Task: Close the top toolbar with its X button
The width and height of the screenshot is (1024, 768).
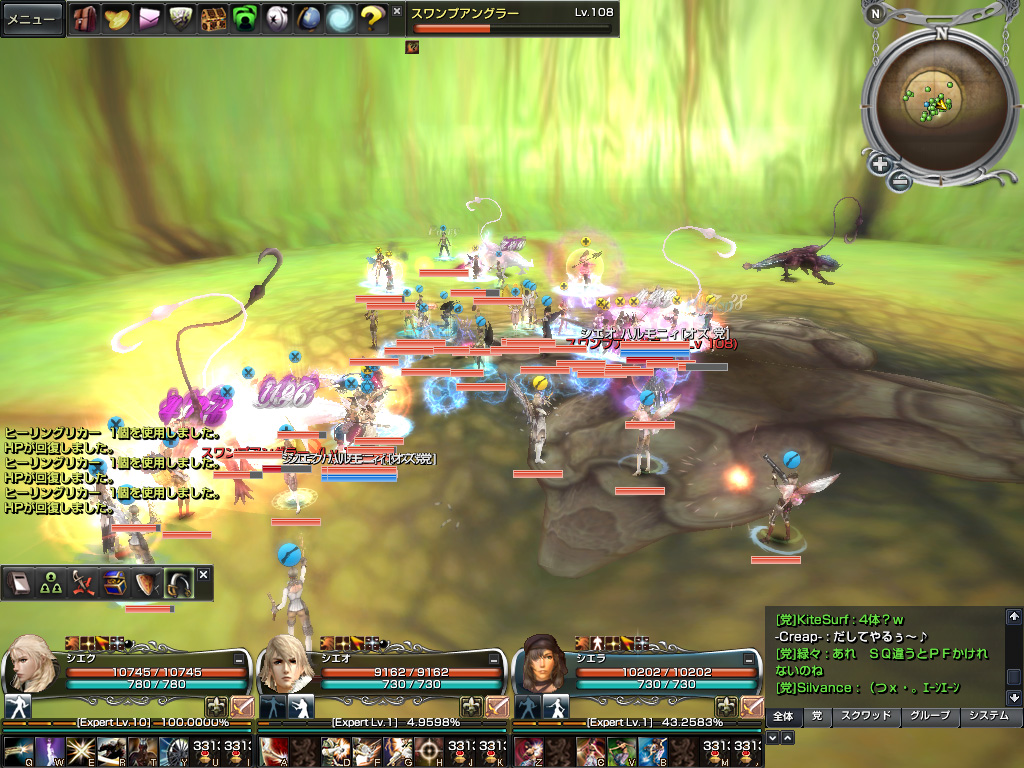Action: coord(397,11)
